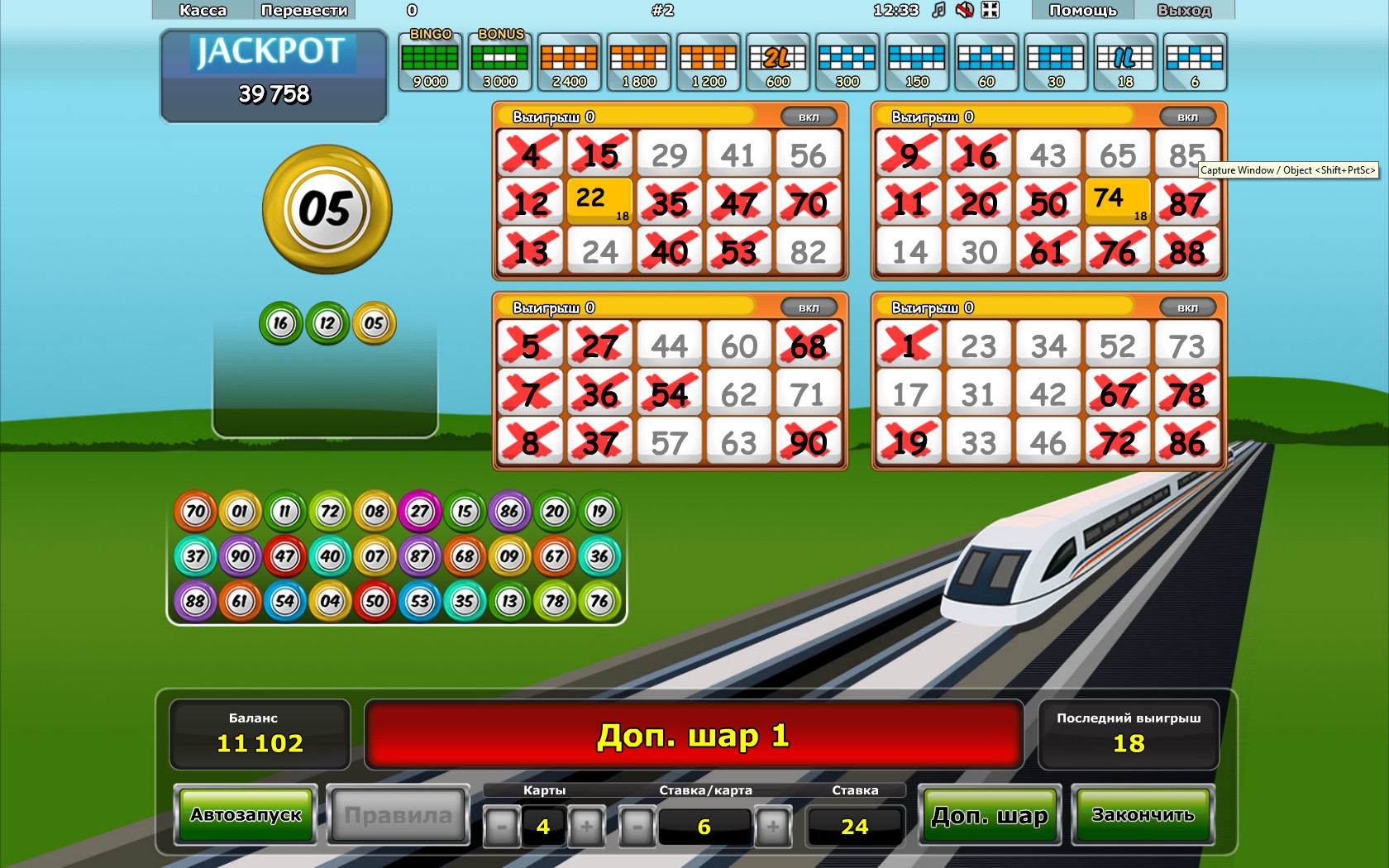Open the Помощь help menu

[x=1082, y=10]
